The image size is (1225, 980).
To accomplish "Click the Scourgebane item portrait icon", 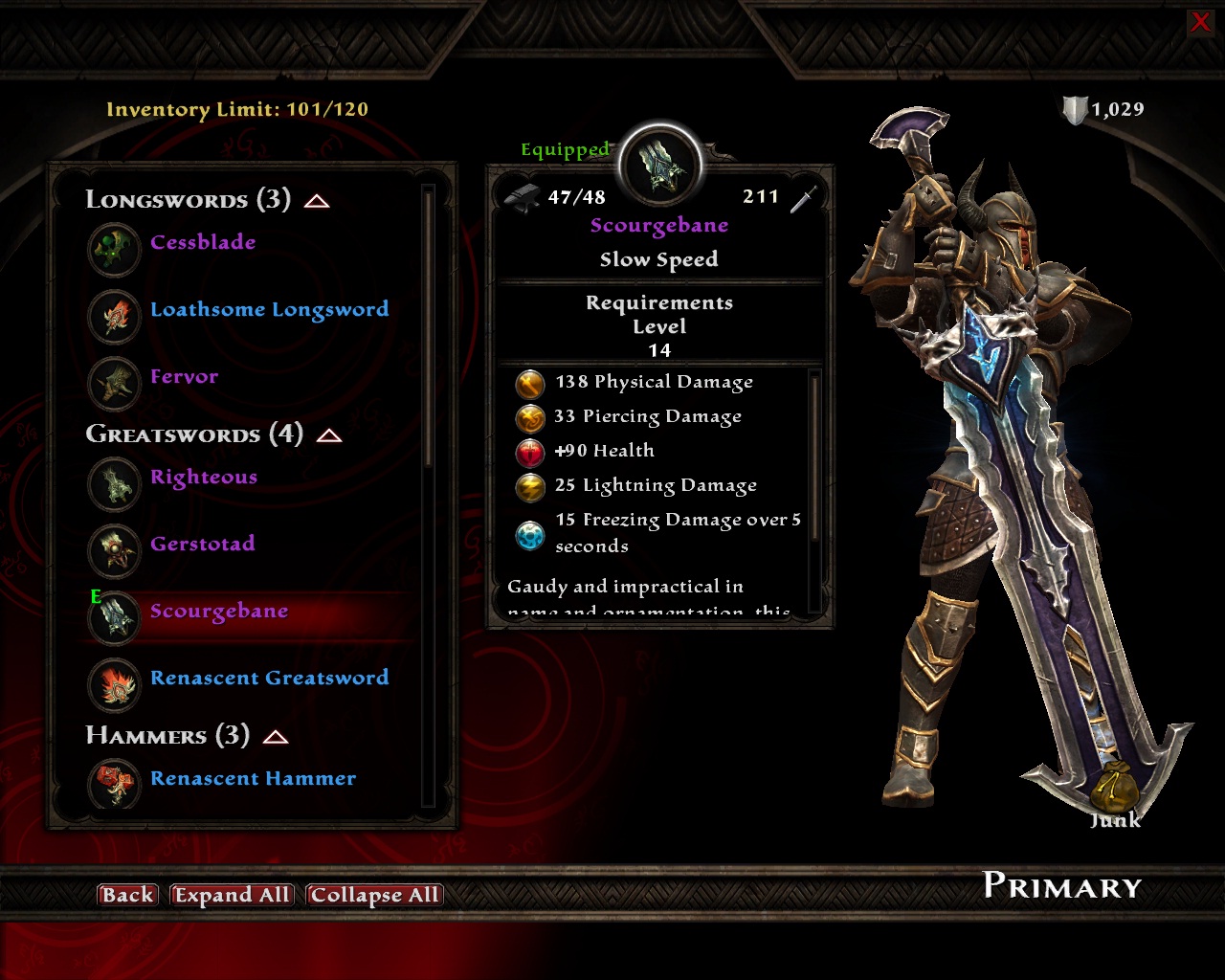I will [x=660, y=167].
